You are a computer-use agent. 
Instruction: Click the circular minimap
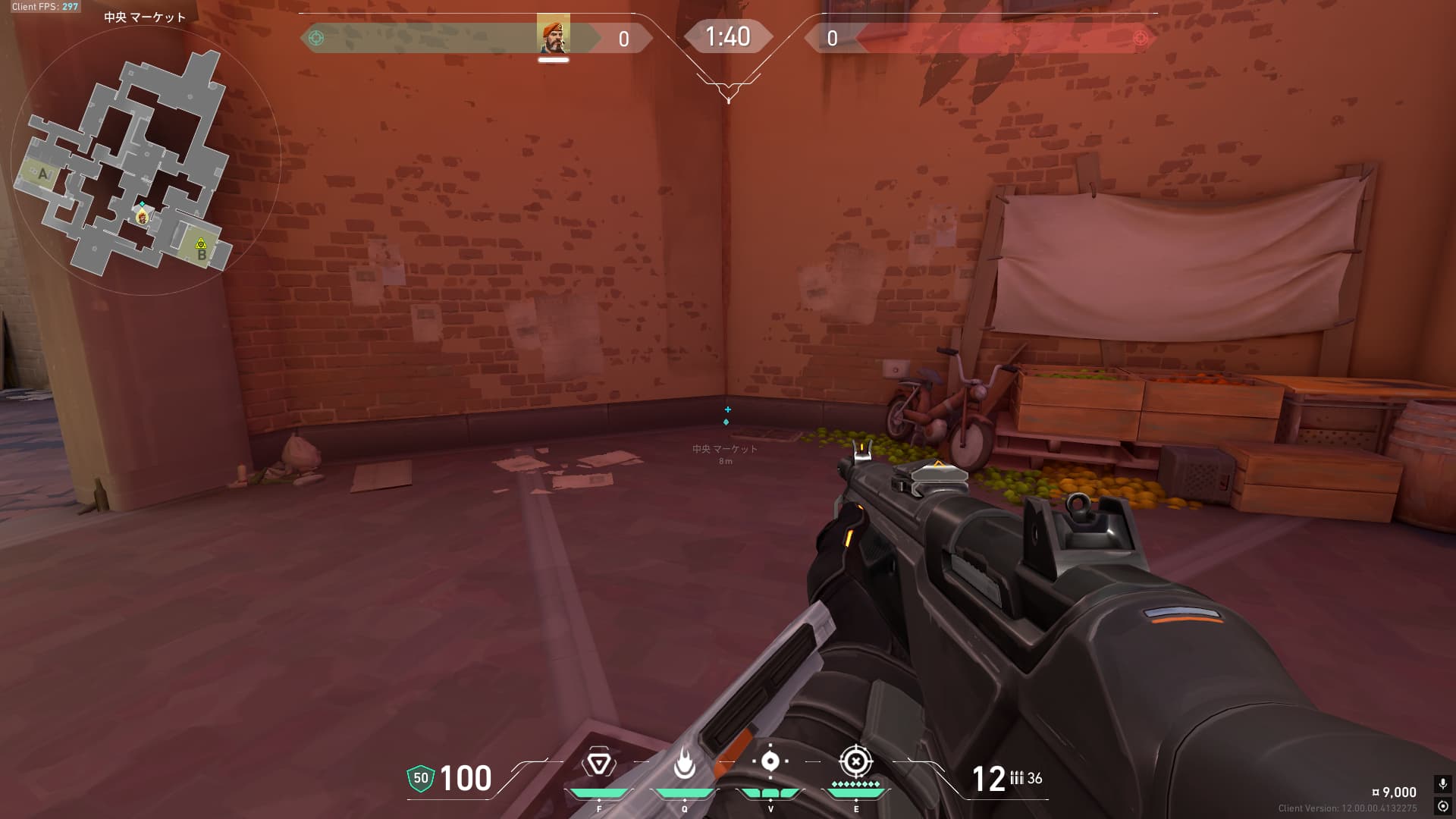[146, 161]
